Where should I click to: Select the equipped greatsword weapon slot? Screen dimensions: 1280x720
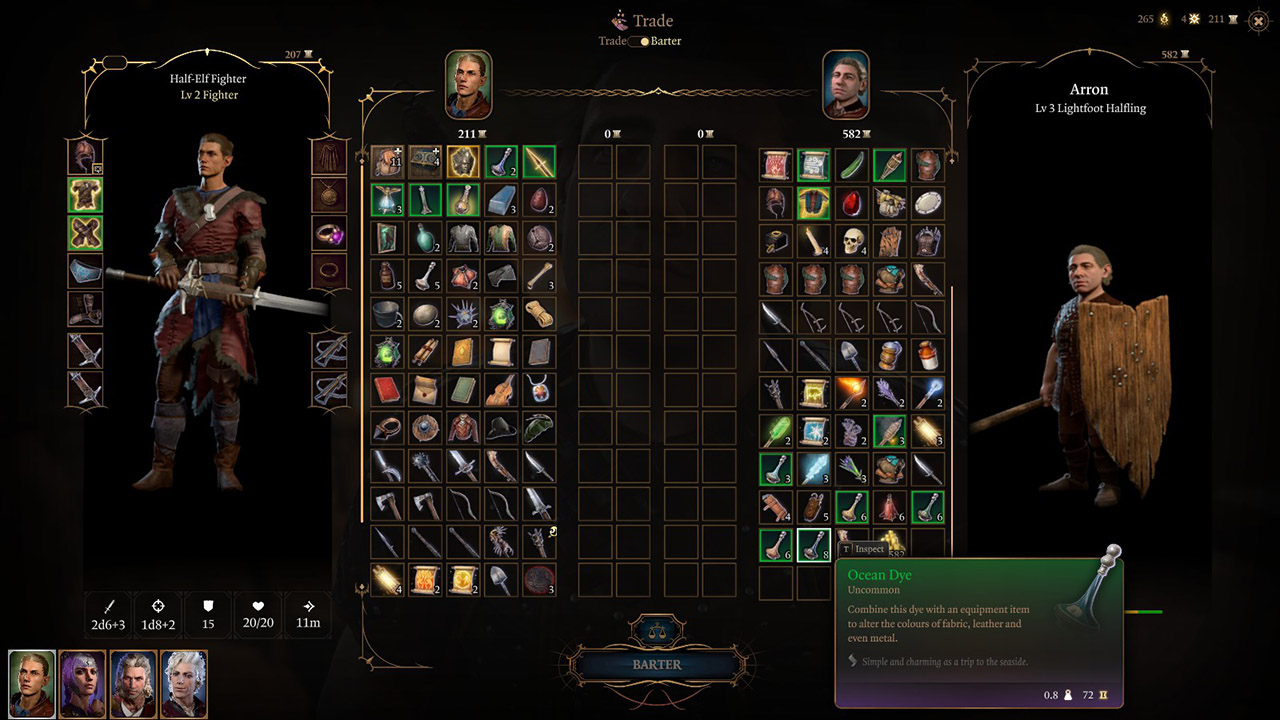point(85,352)
